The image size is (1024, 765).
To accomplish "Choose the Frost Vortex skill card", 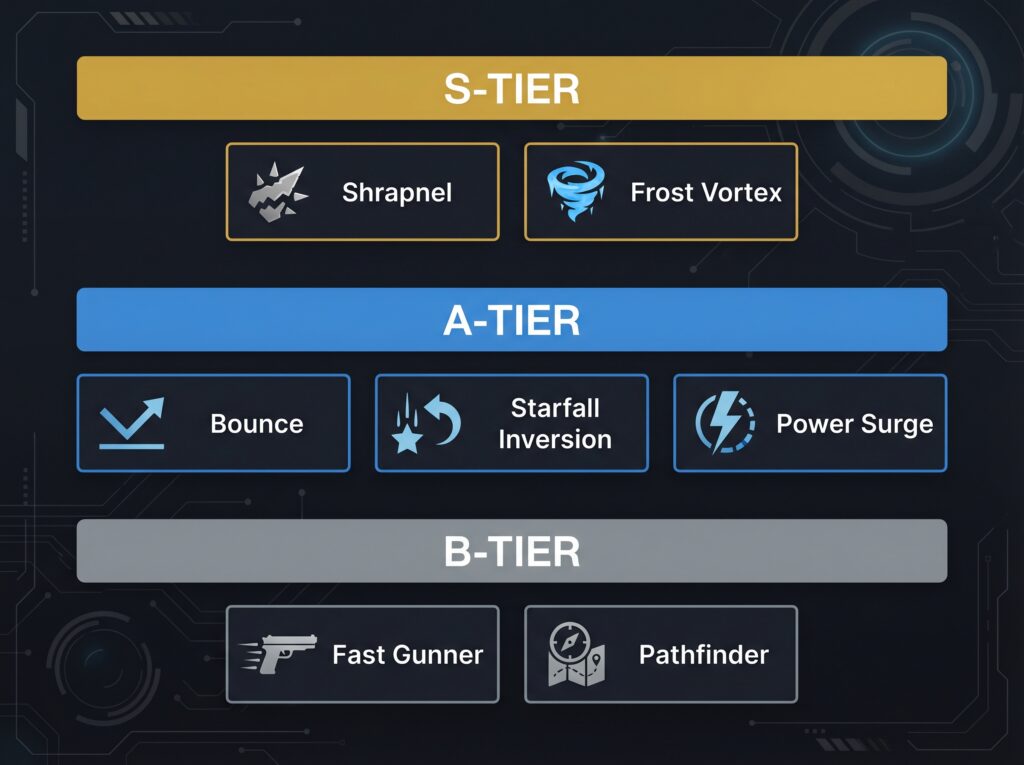I will 660,191.
